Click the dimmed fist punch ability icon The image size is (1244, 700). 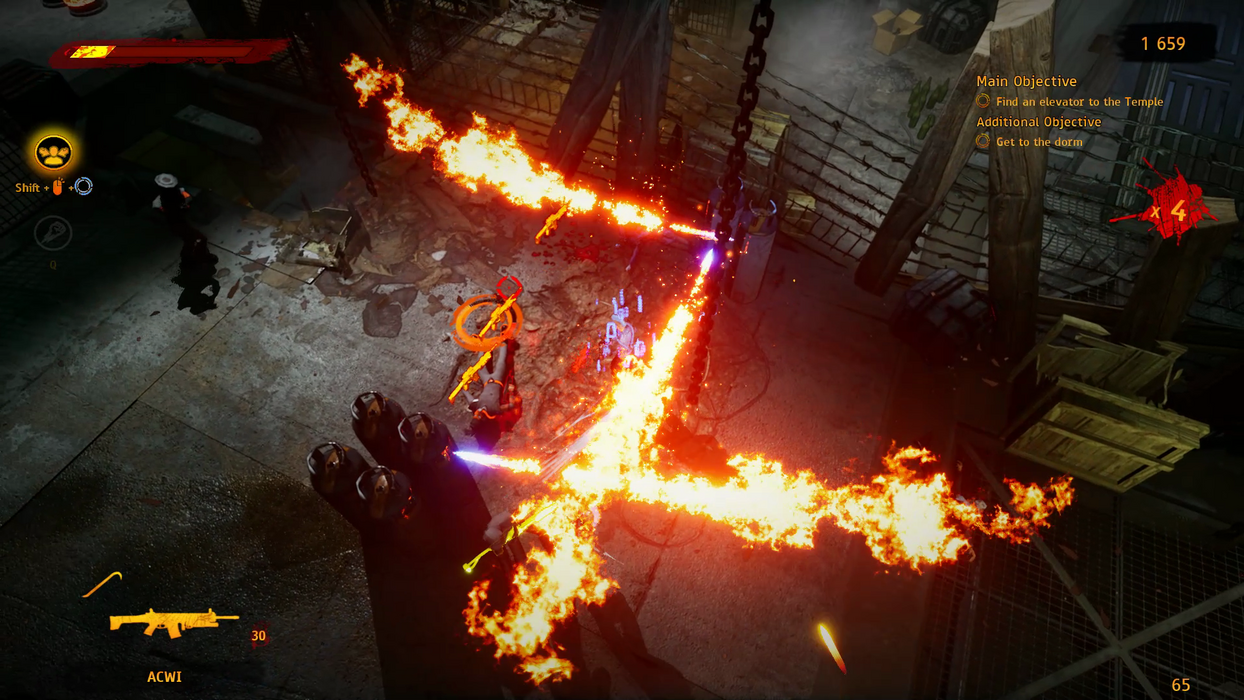coord(53,234)
